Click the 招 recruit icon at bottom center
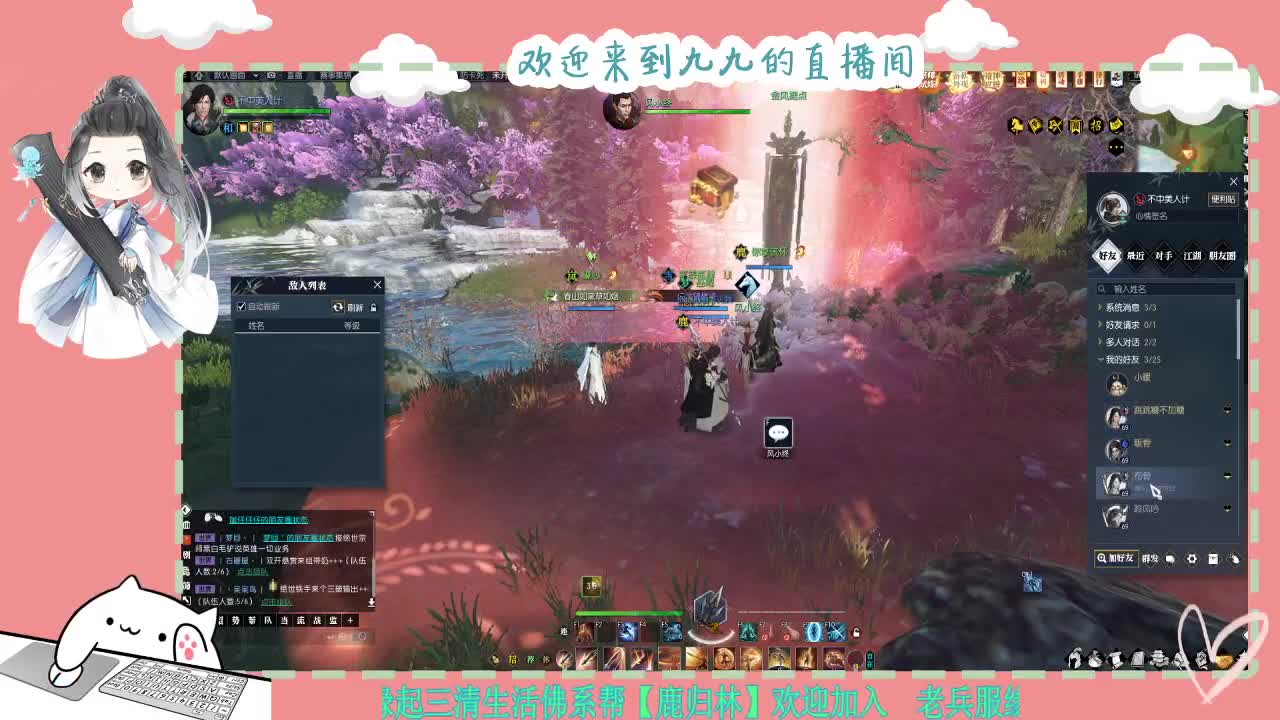The height and width of the screenshot is (720, 1280). (513, 659)
